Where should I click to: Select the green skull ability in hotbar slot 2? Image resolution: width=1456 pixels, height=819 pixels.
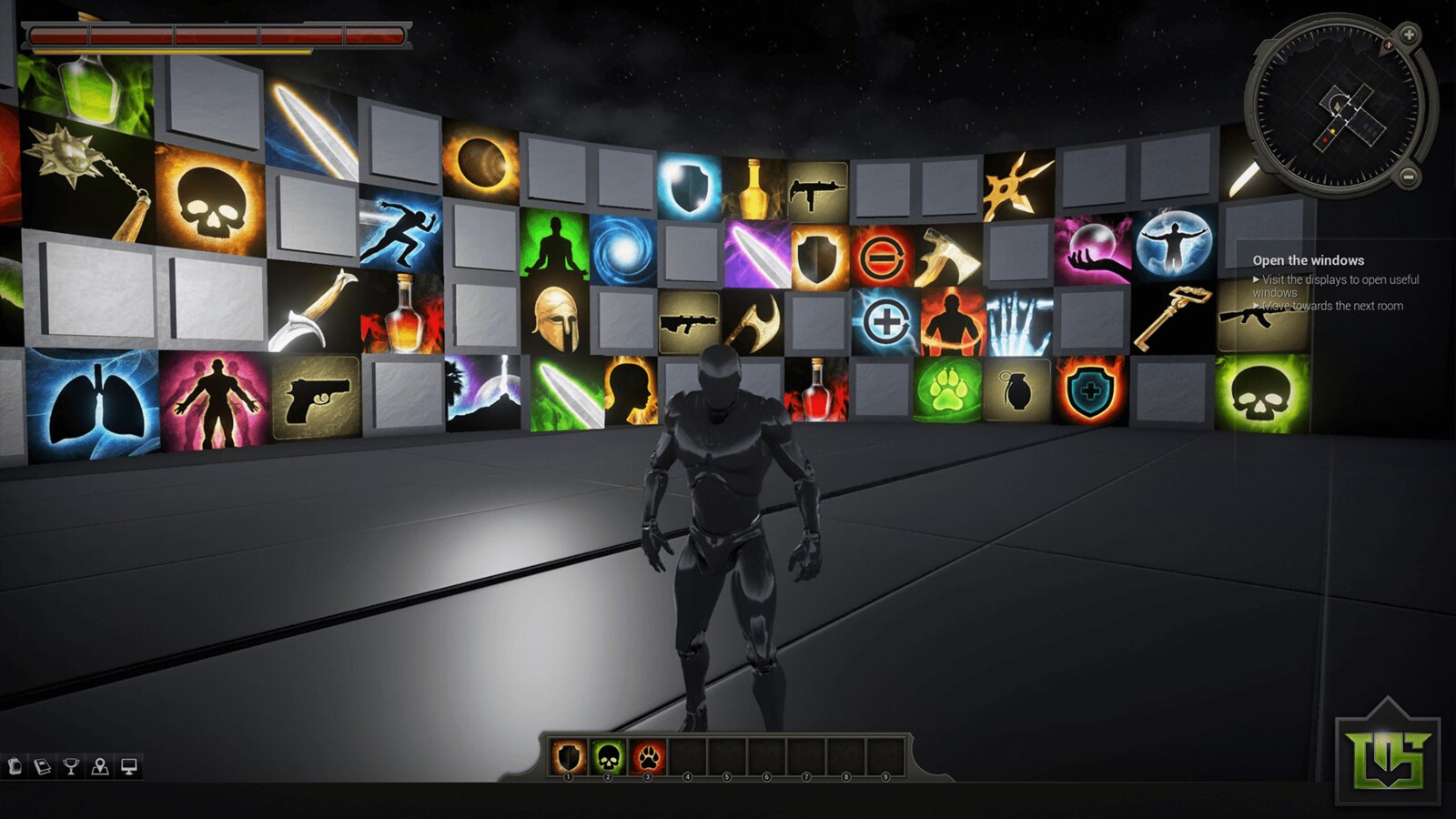[608, 753]
